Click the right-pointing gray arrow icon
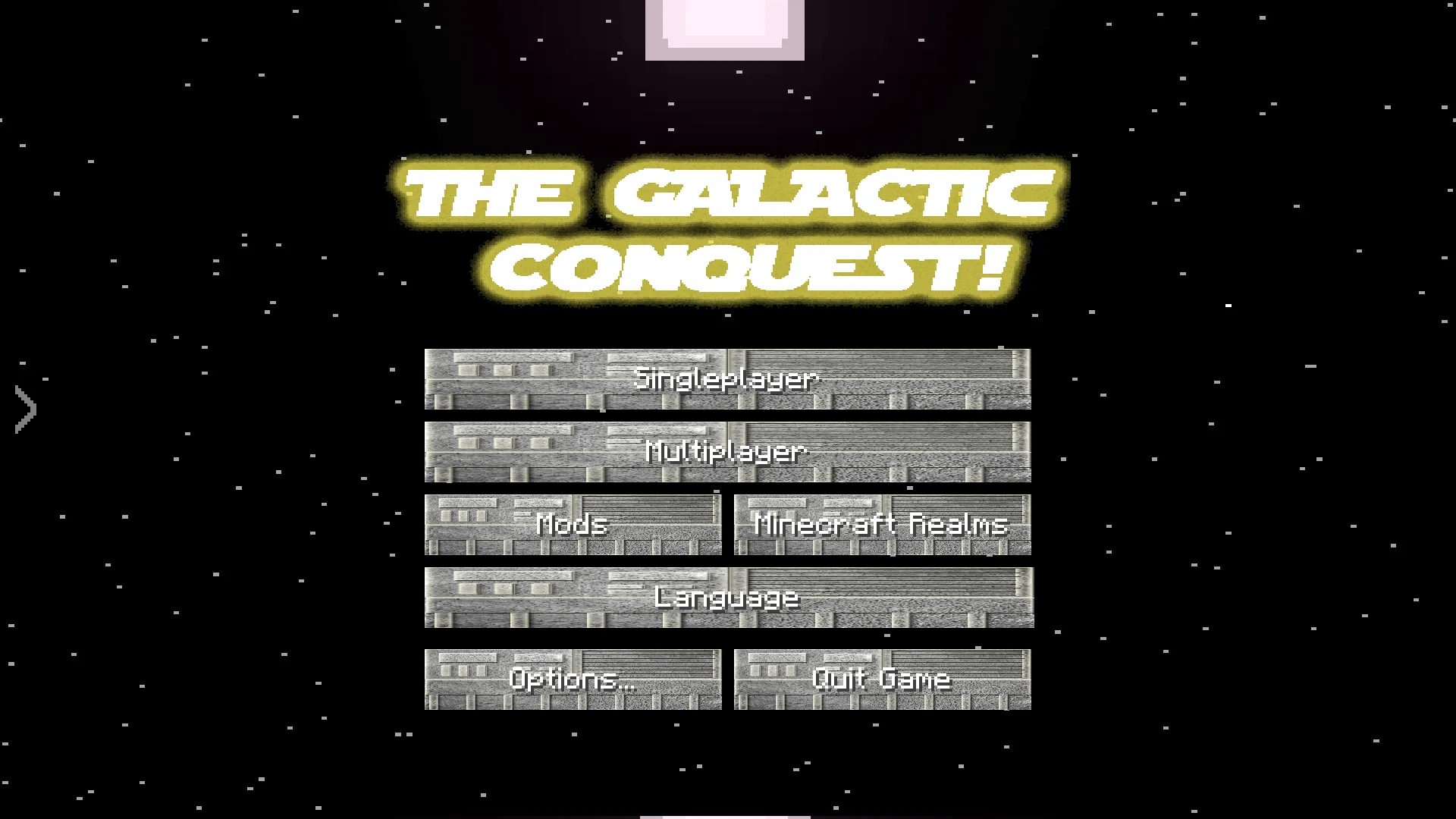1456x819 pixels. 24,409
